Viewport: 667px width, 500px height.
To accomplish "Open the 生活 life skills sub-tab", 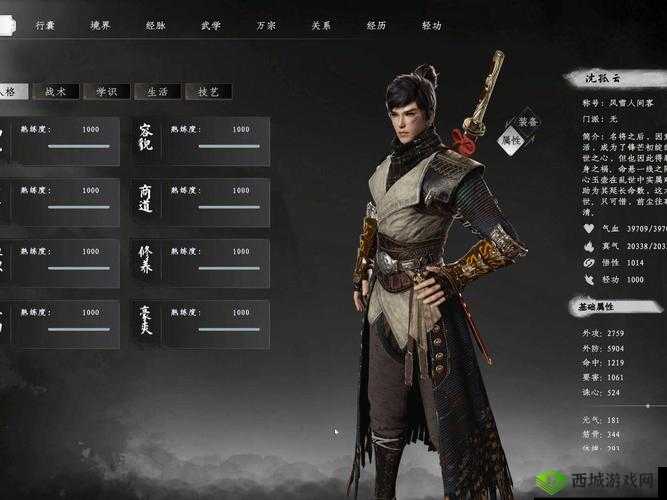I will 158,91.
